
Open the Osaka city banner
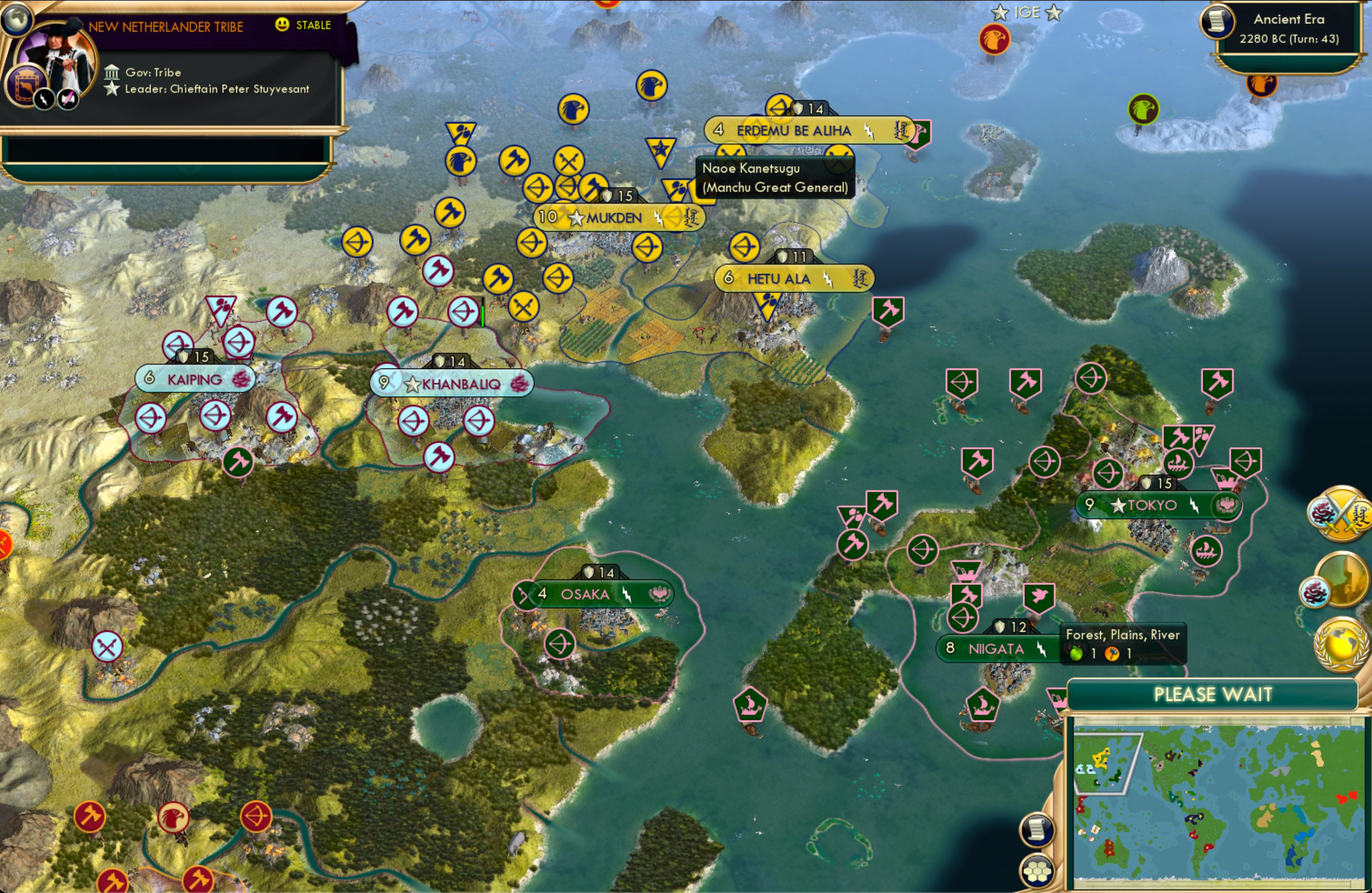(x=584, y=595)
